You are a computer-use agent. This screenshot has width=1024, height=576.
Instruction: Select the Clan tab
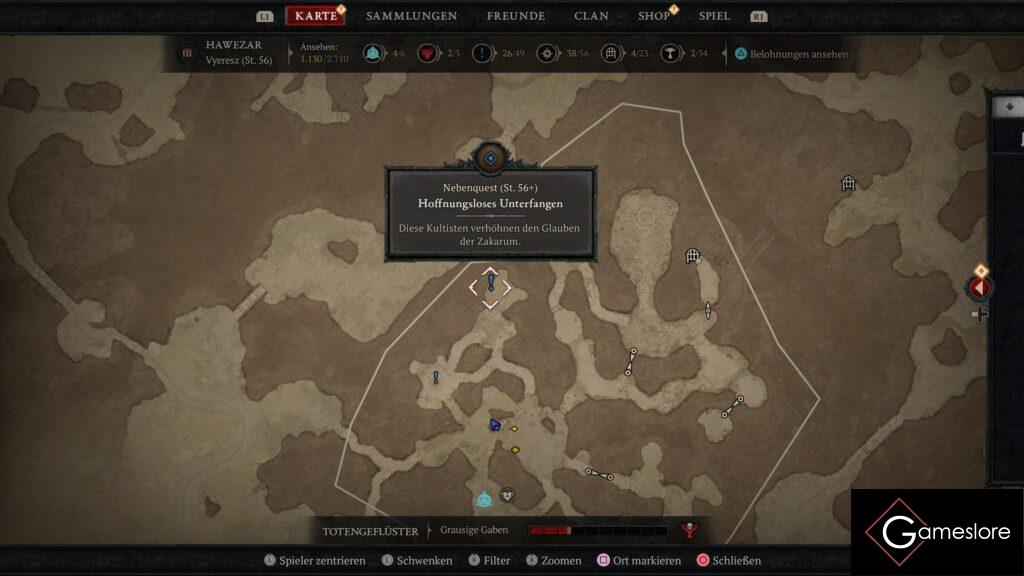click(591, 16)
